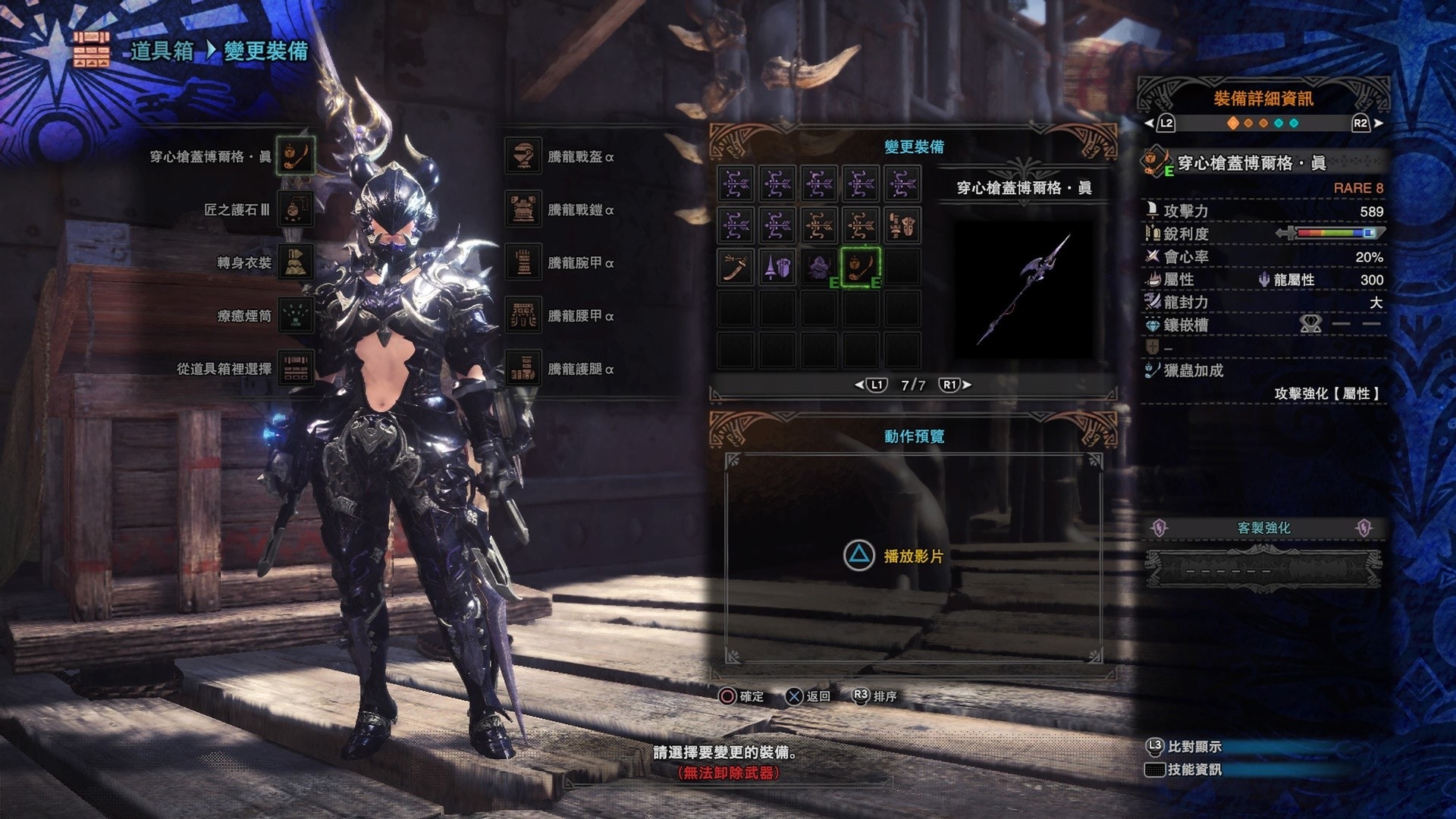Select the equipped 穿心槍蓋博爾格・真 weapon slot

[295, 156]
